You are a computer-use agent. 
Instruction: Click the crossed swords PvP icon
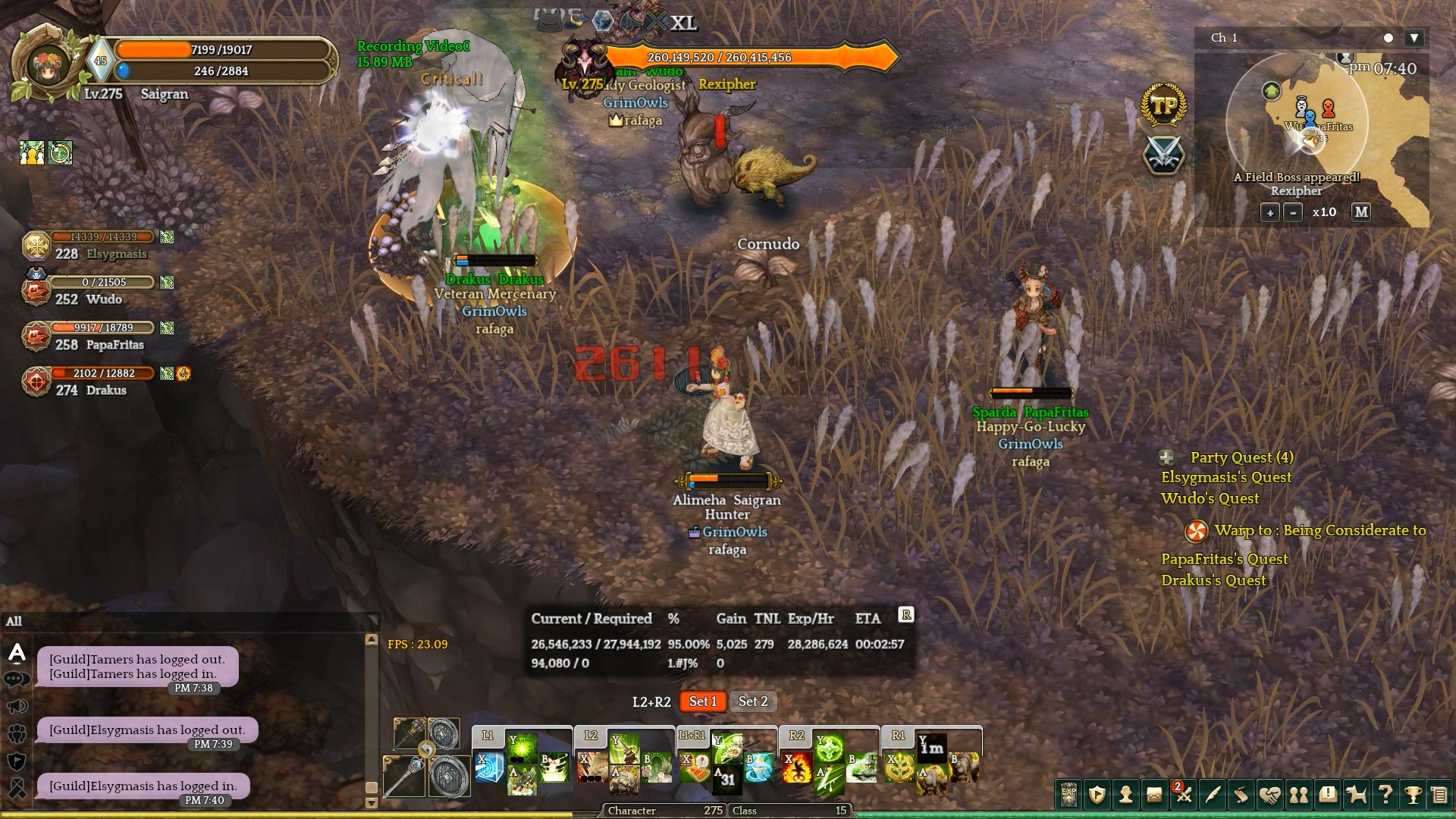tap(1163, 154)
